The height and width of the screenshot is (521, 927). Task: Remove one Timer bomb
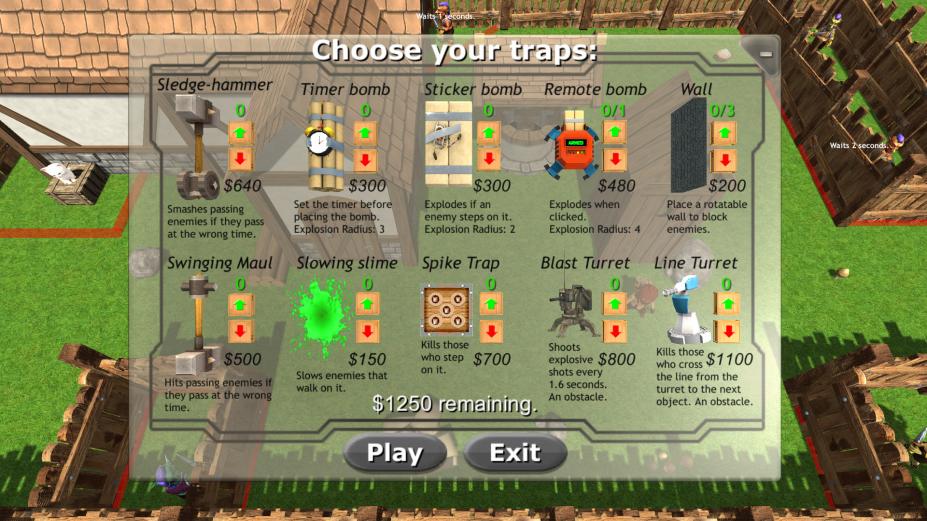click(x=365, y=160)
